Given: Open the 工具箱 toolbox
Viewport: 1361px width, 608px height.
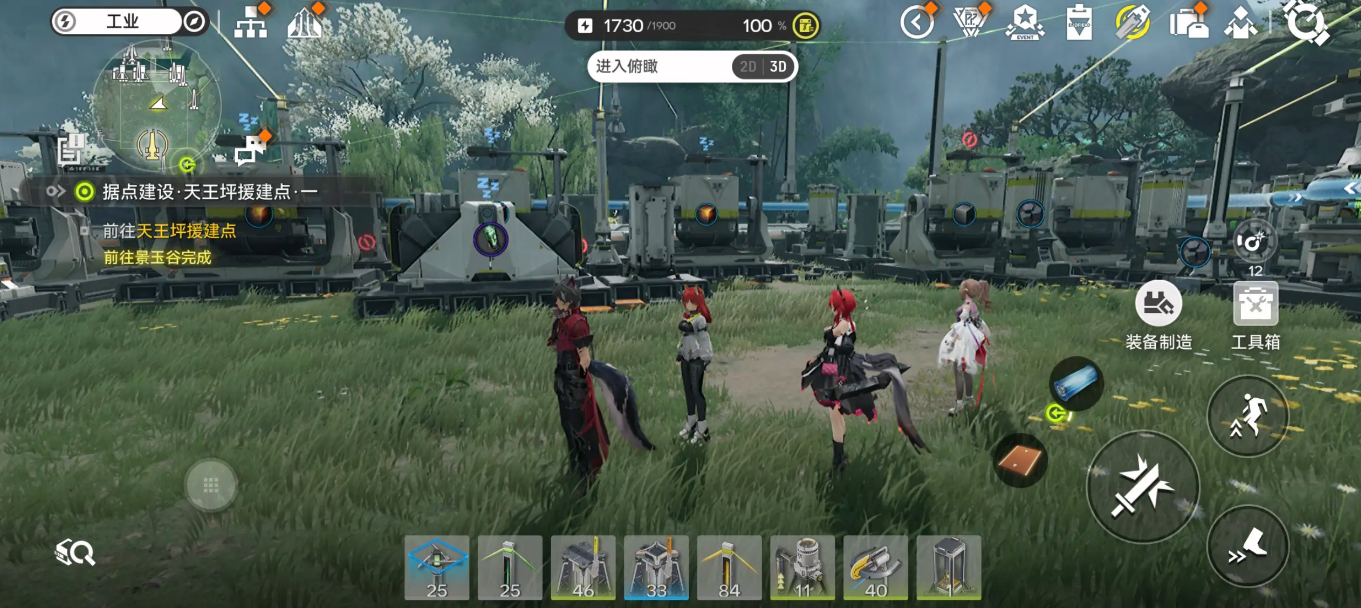Looking at the screenshot, I should point(1255,314).
